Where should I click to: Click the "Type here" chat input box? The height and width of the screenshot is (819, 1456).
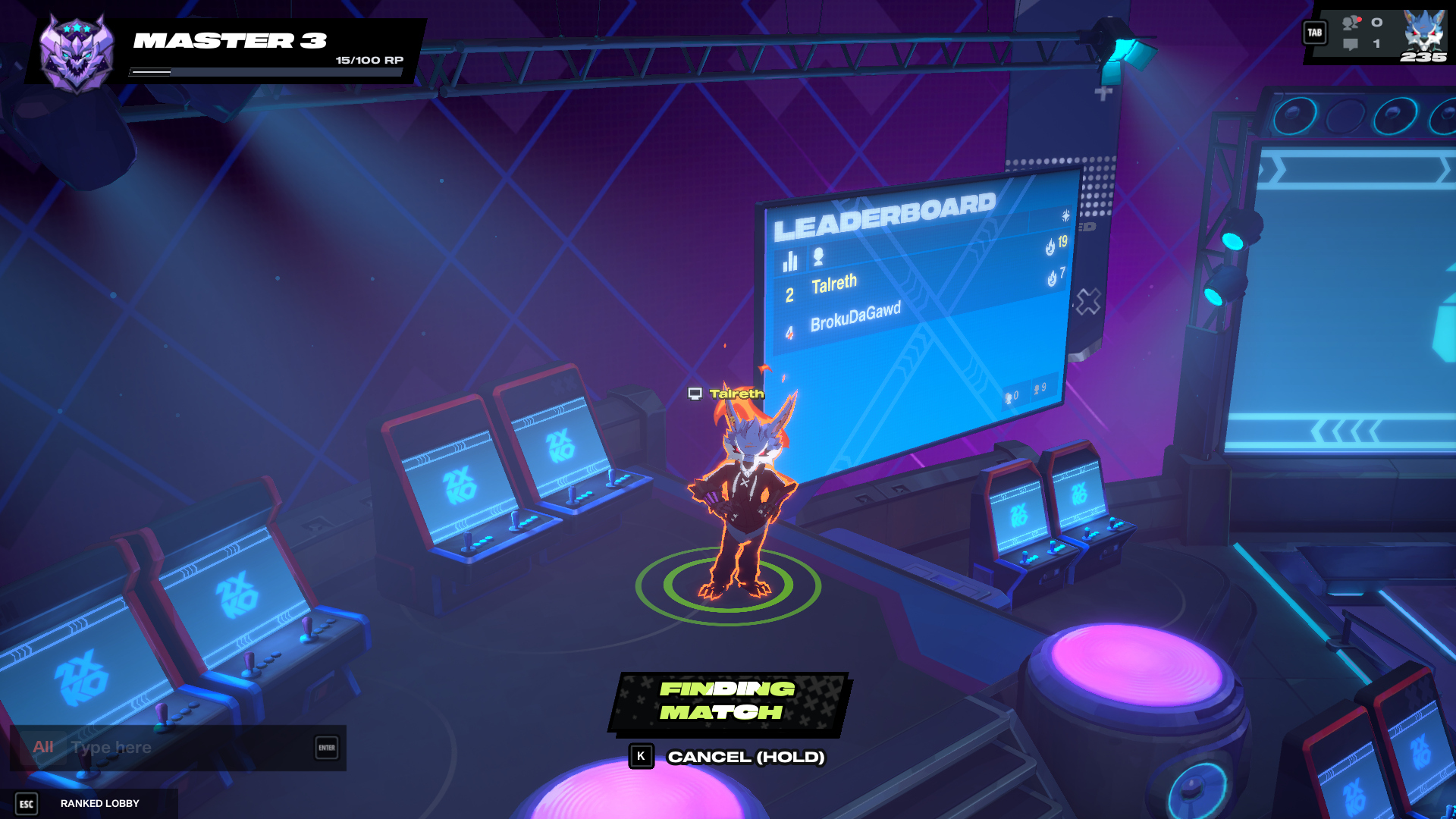(x=190, y=748)
